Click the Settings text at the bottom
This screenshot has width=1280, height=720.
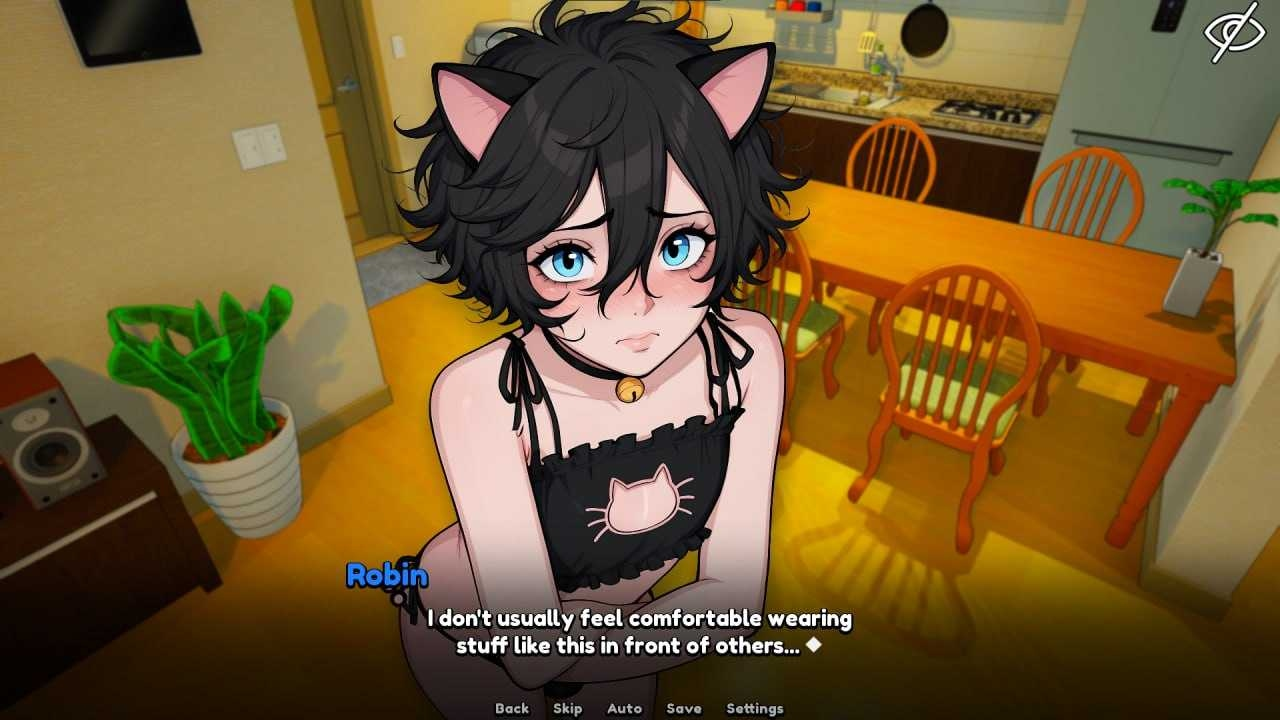point(755,707)
